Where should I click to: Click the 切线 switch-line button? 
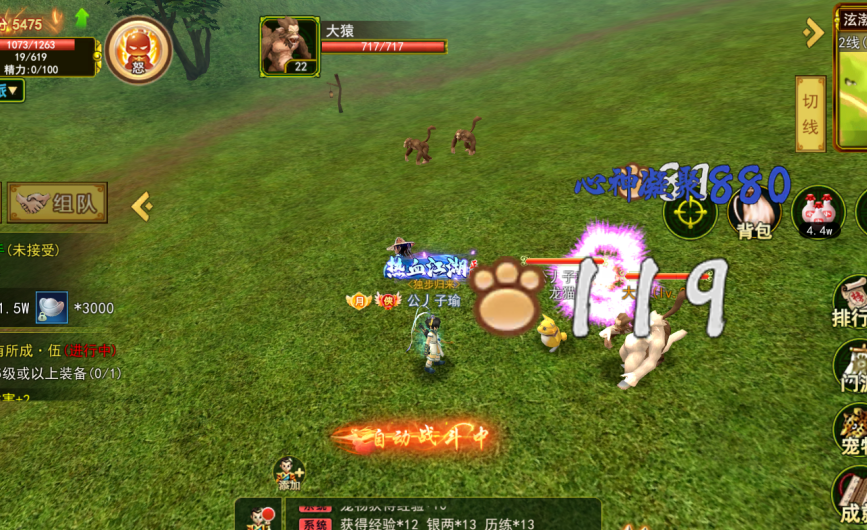click(810, 114)
